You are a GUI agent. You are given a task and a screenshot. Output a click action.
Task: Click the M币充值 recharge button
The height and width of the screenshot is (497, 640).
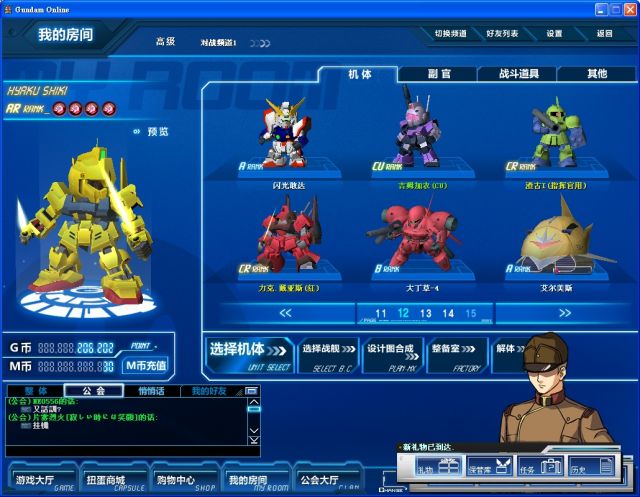click(146, 365)
